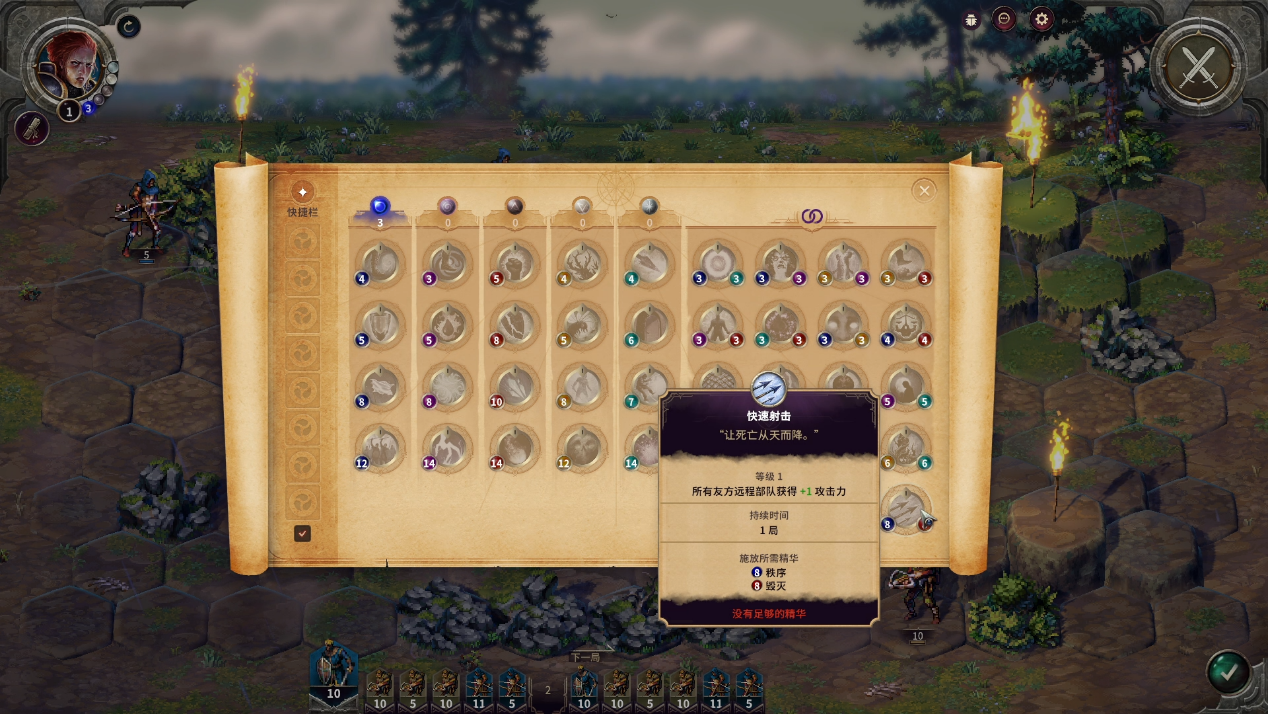Image resolution: width=1268 pixels, height=714 pixels.
Task: Choose the 快速射击 triple-arrow spell
Action: tap(907, 508)
